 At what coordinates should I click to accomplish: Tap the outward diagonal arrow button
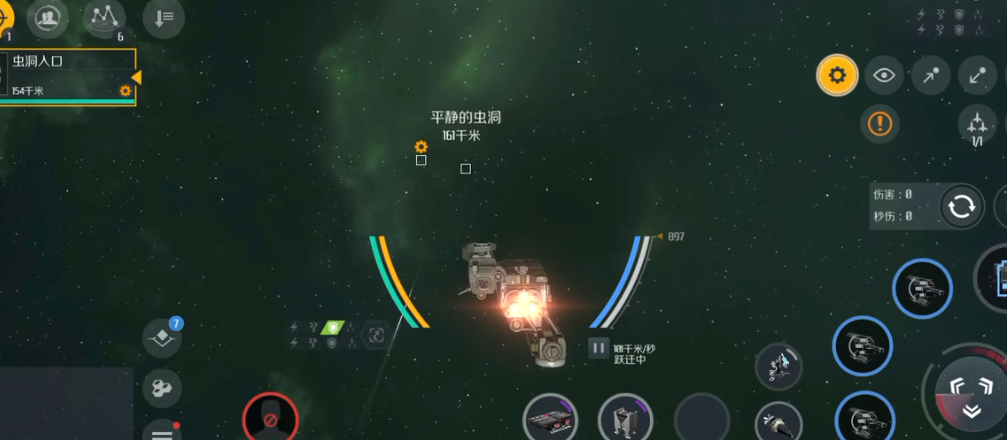(977, 75)
